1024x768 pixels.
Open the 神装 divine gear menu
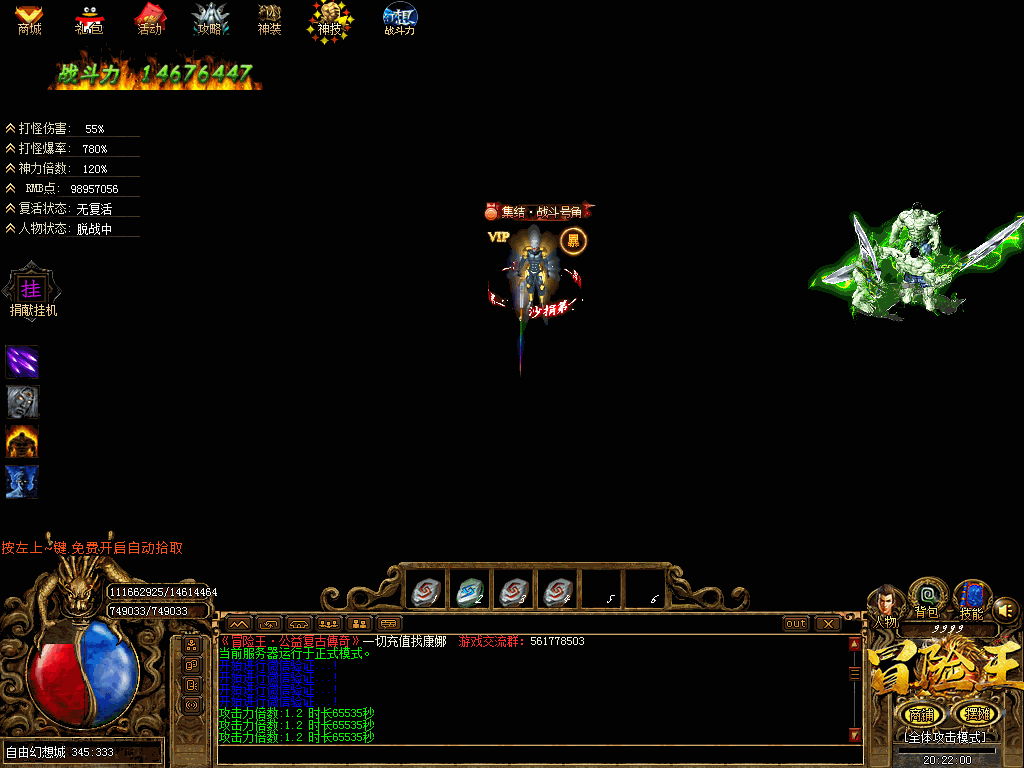pyautogui.click(x=269, y=19)
